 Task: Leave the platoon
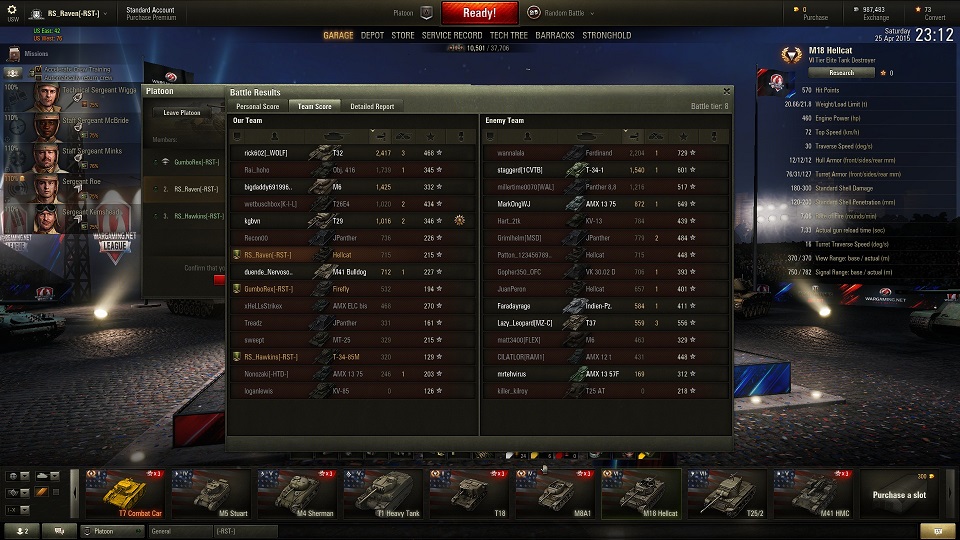tap(182, 113)
